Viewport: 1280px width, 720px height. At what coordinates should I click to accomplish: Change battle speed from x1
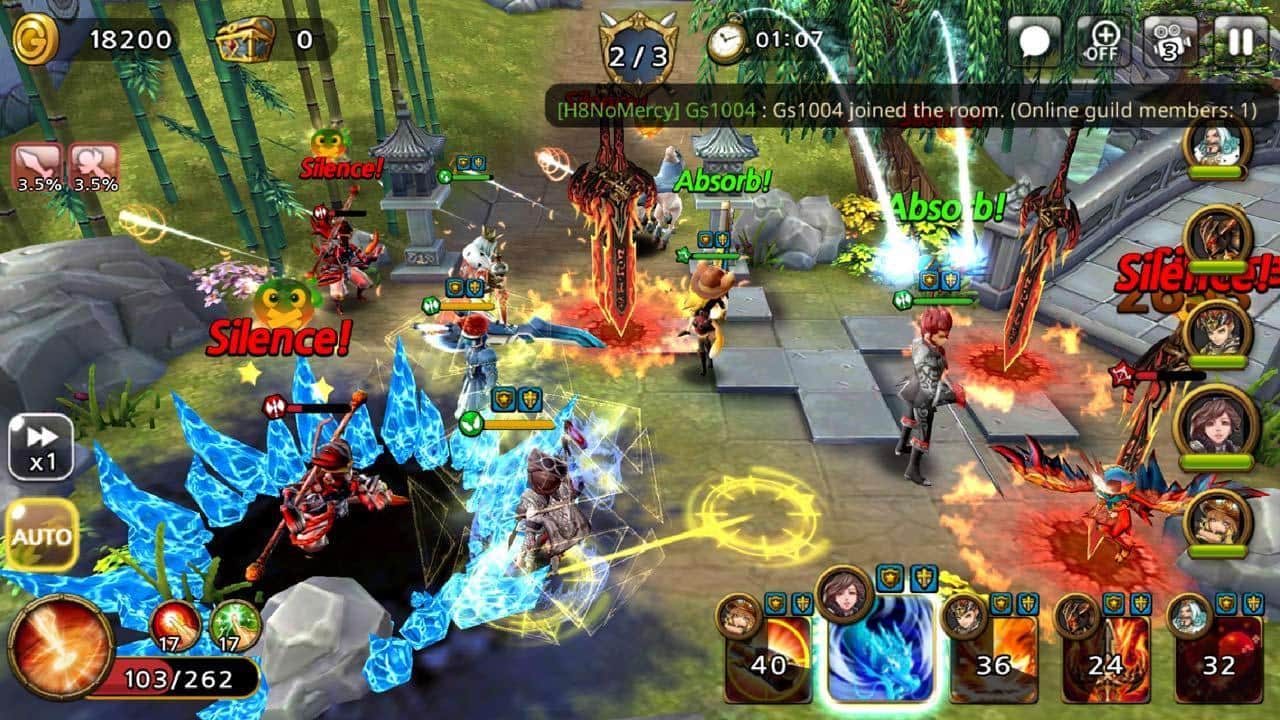pyautogui.click(x=41, y=448)
